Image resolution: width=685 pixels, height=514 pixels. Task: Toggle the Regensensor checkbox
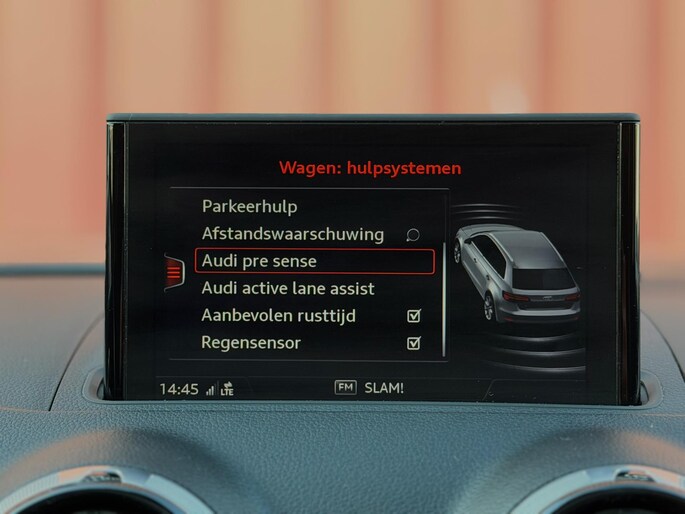point(414,343)
